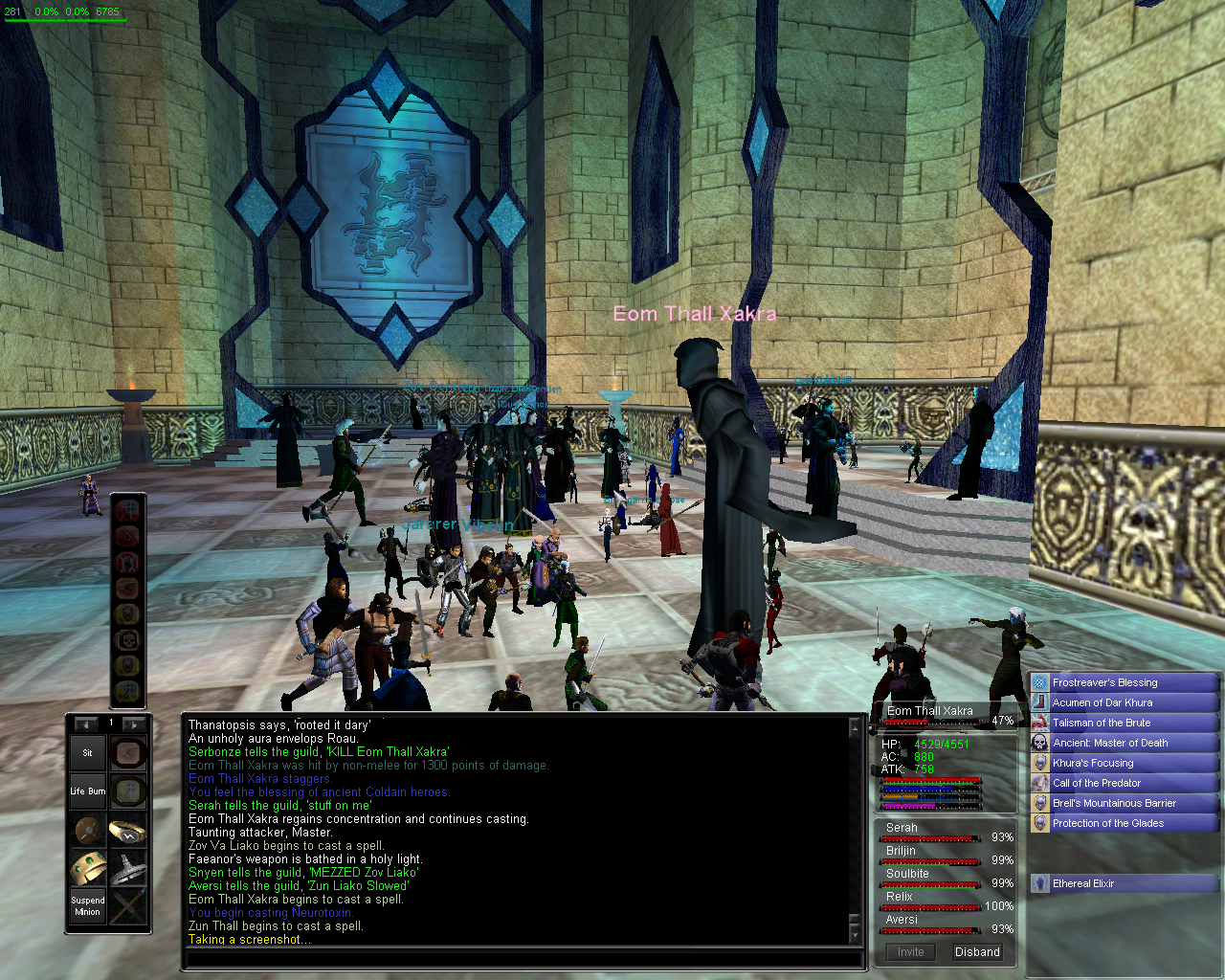Activate the Life Burn hotbutton
The width and height of the screenshot is (1225, 980).
[x=87, y=791]
